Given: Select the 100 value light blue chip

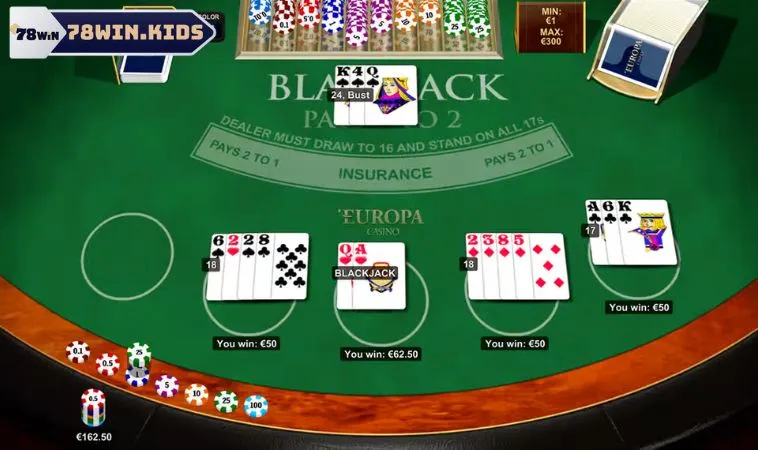Looking at the screenshot, I should pyautogui.click(x=256, y=405).
